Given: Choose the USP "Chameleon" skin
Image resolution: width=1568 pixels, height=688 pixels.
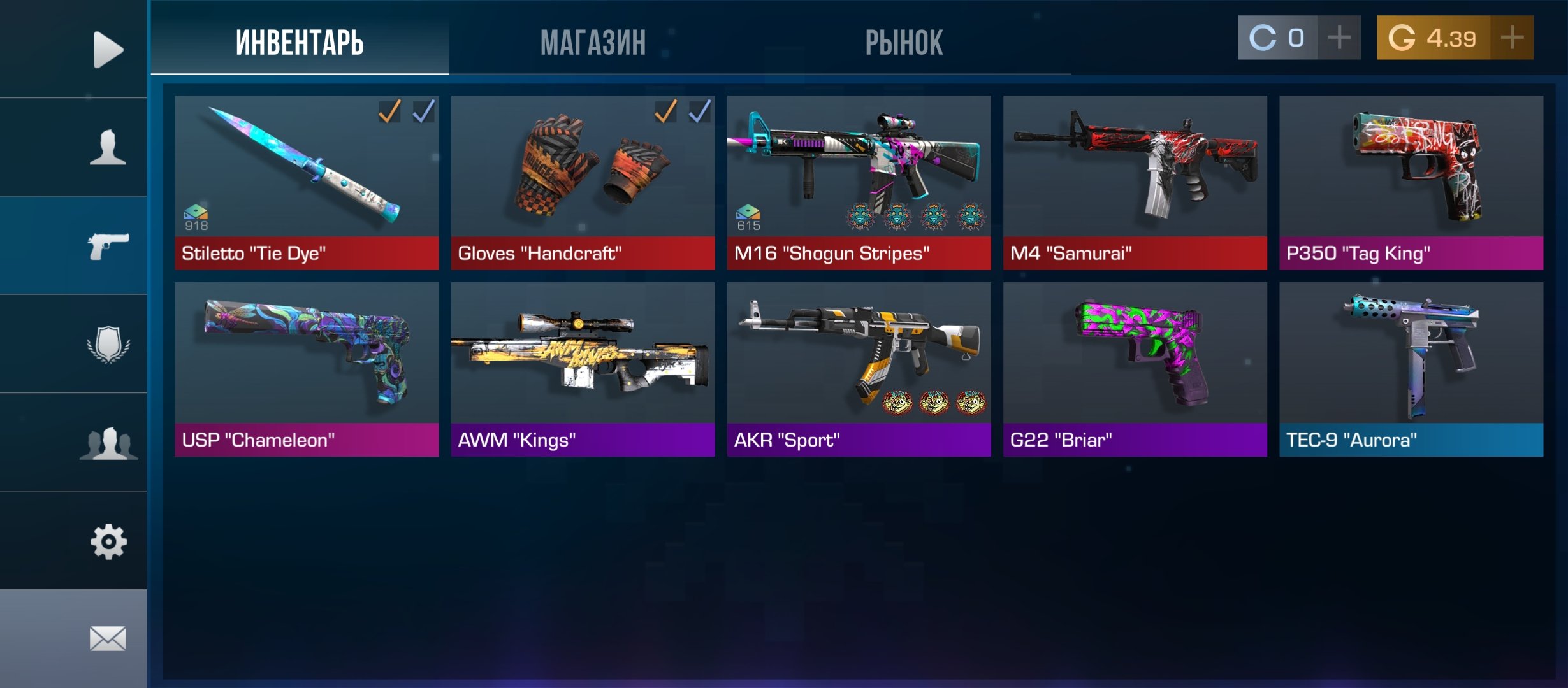Looking at the screenshot, I should pyautogui.click(x=307, y=369).
